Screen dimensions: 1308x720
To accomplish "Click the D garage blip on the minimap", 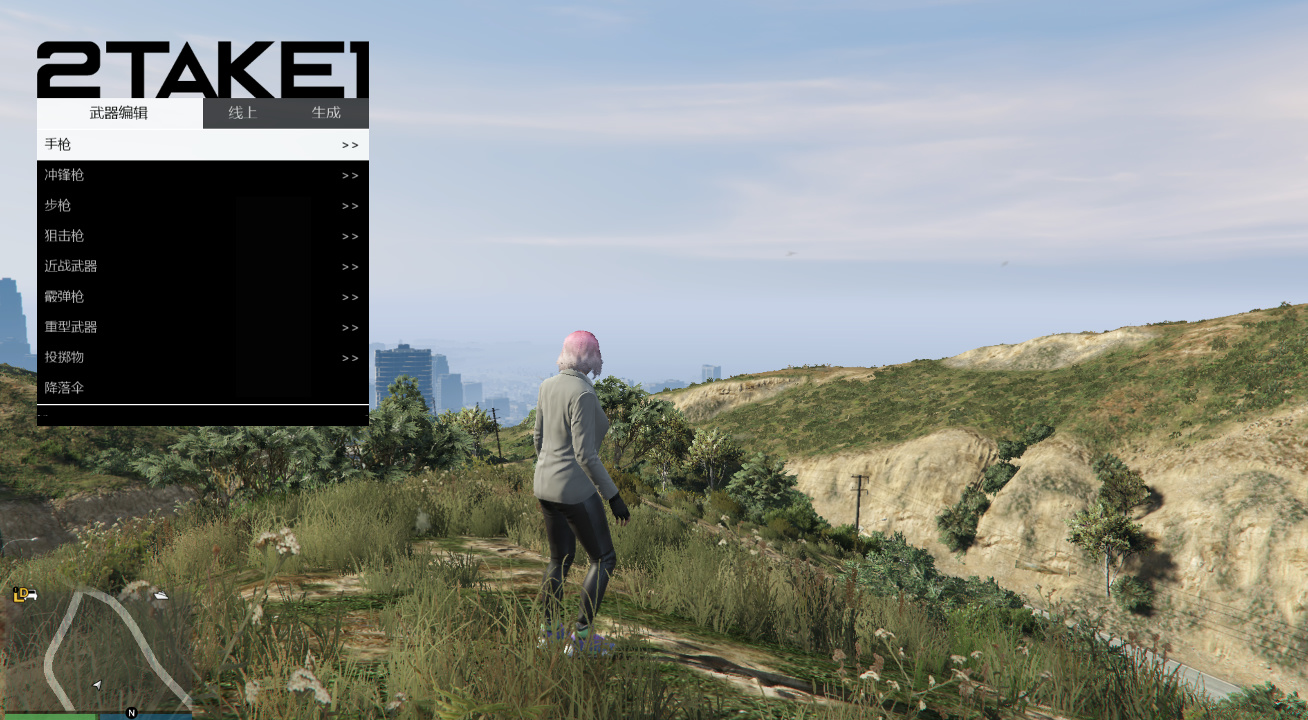I will tap(24, 592).
